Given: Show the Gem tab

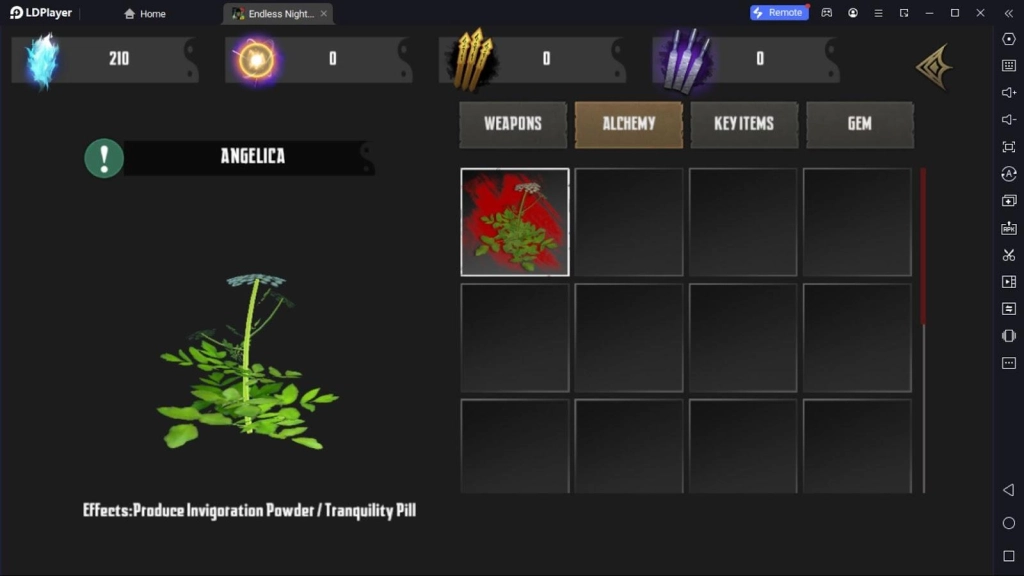Looking at the screenshot, I should pyautogui.click(x=859, y=124).
